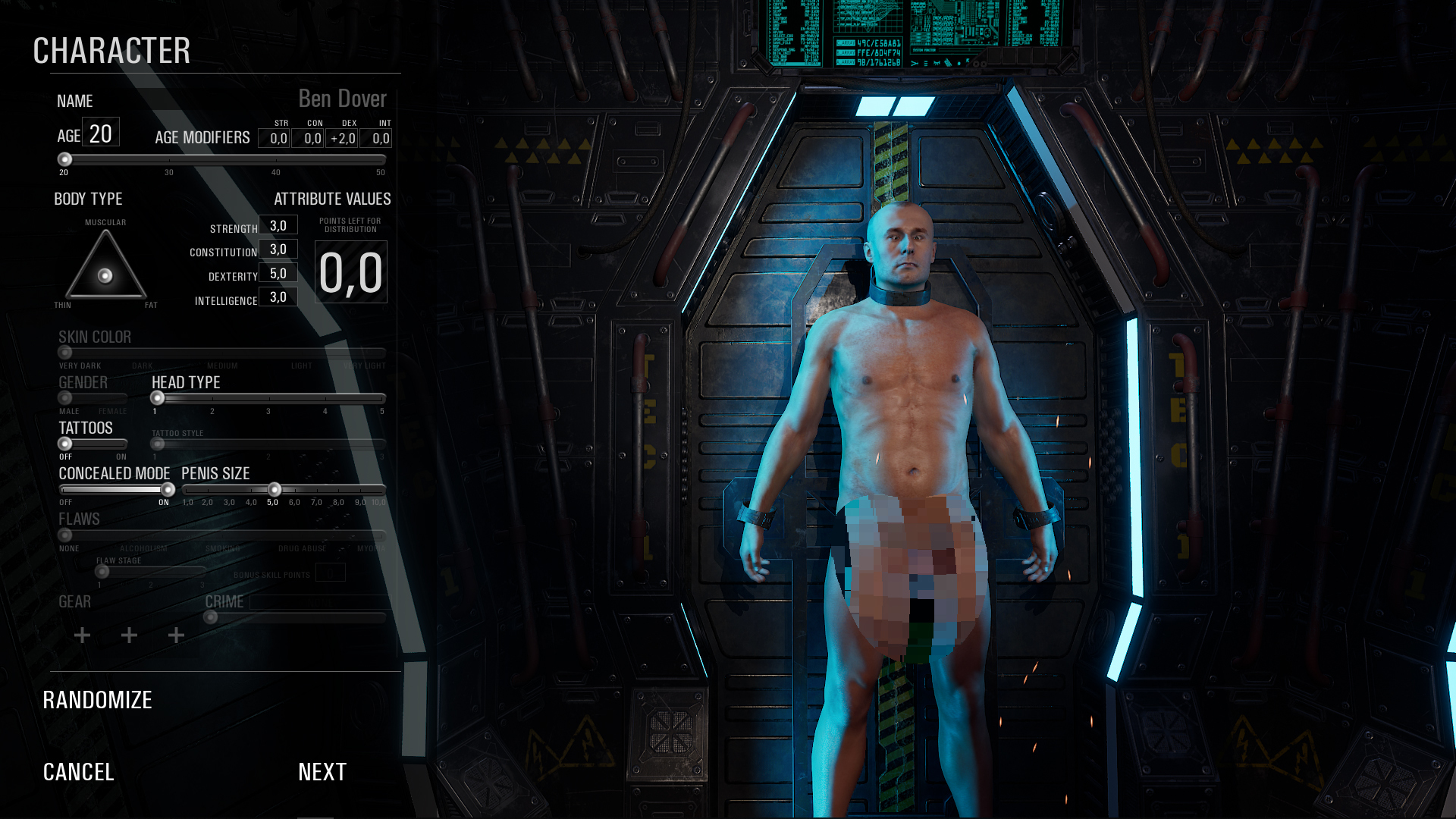1456x819 pixels.
Task: Click the Head Type slider handle
Action: (x=158, y=398)
